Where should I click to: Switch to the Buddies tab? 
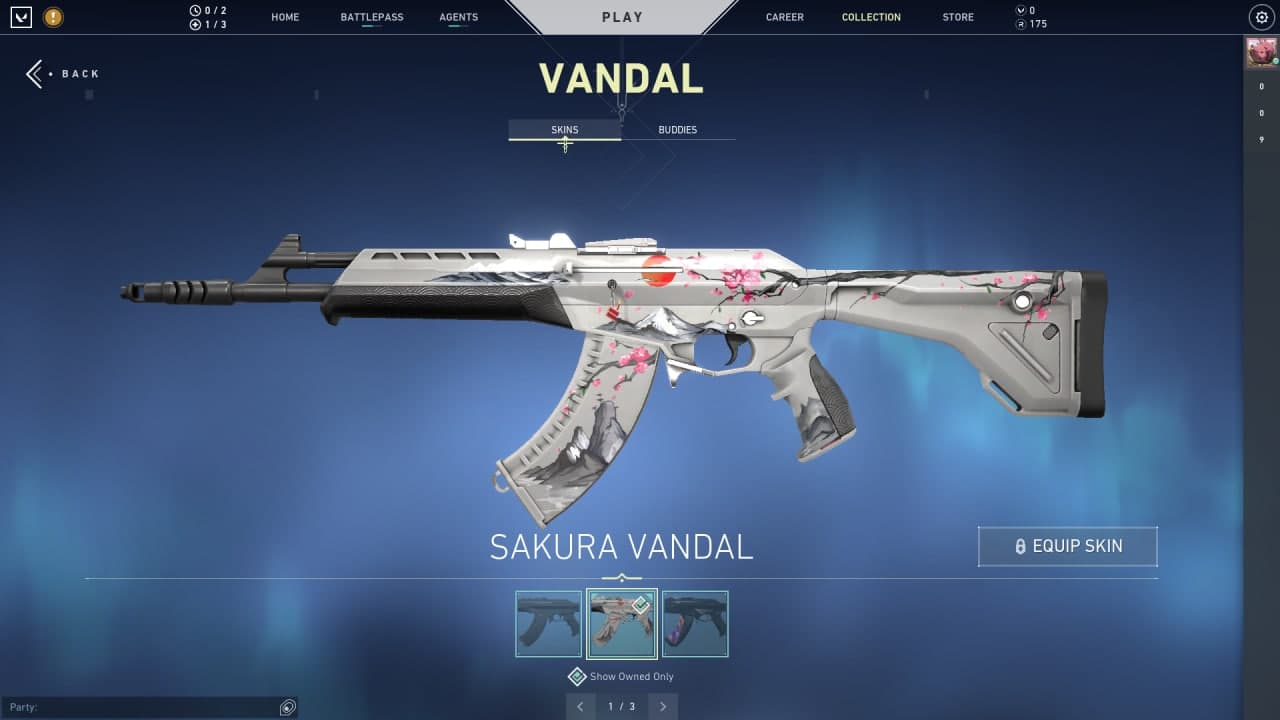pyautogui.click(x=677, y=129)
